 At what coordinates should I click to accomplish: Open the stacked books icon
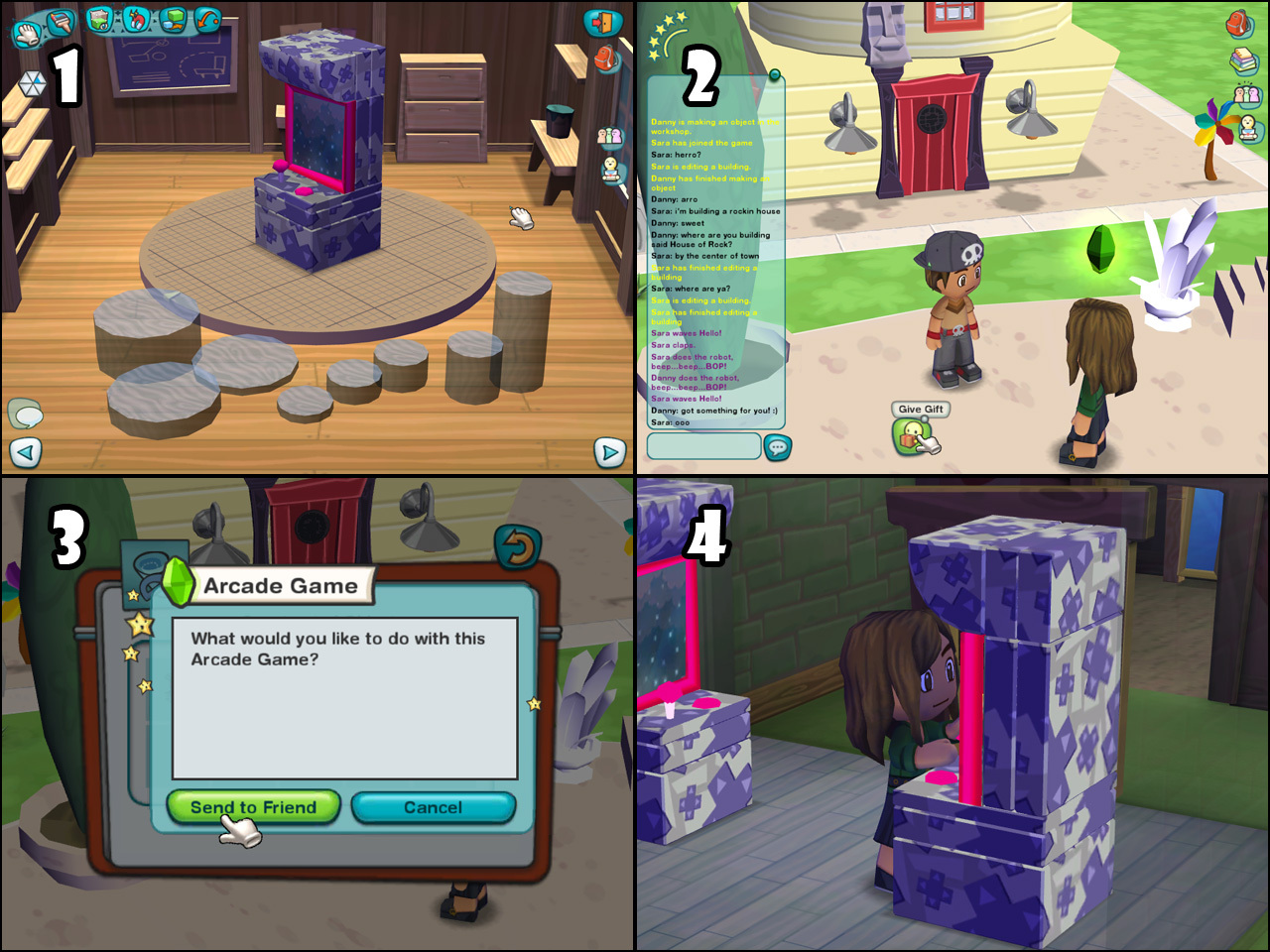tap(1243, 61)
